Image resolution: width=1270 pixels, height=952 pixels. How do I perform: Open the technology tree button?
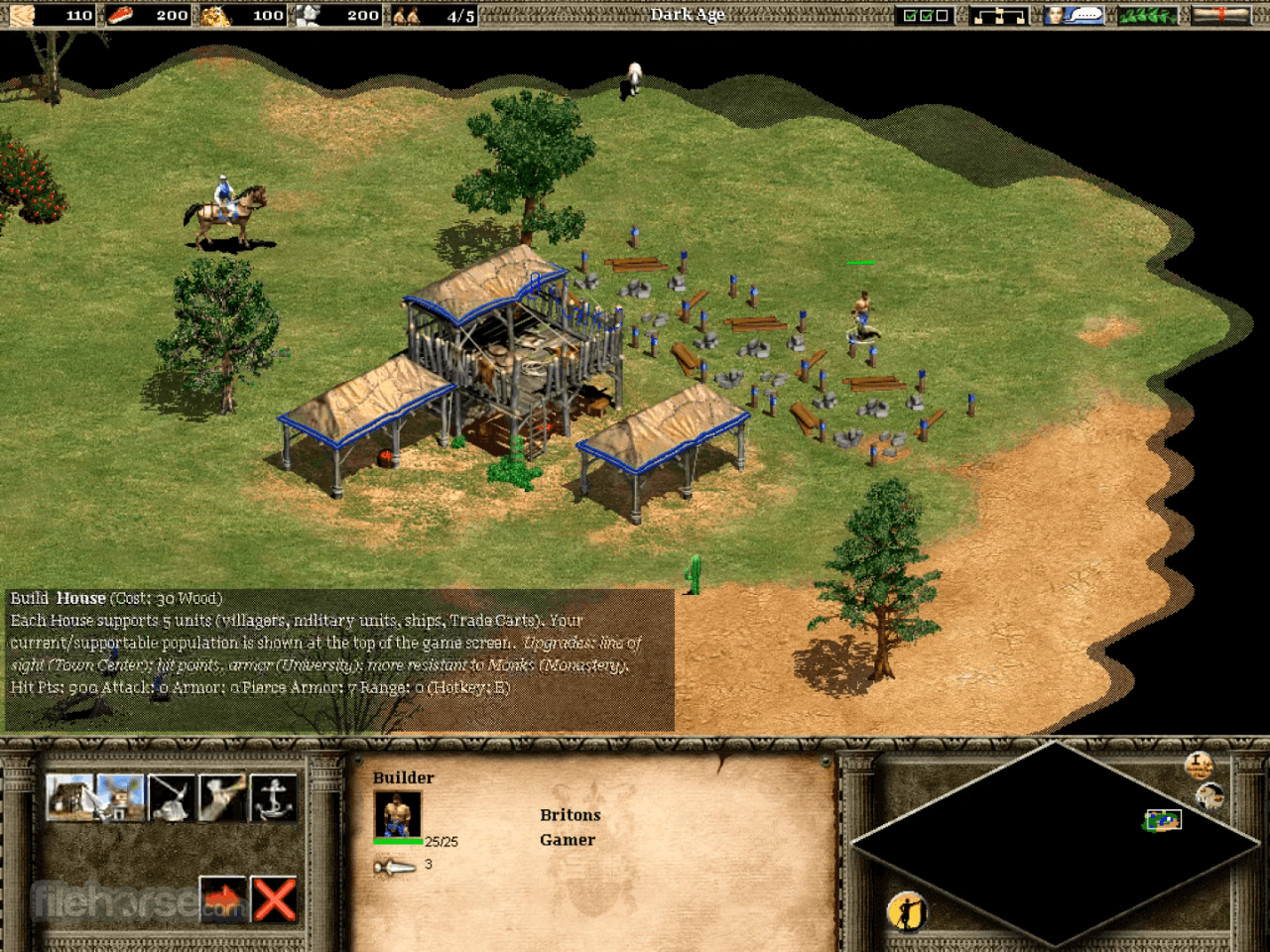point(998,15)
